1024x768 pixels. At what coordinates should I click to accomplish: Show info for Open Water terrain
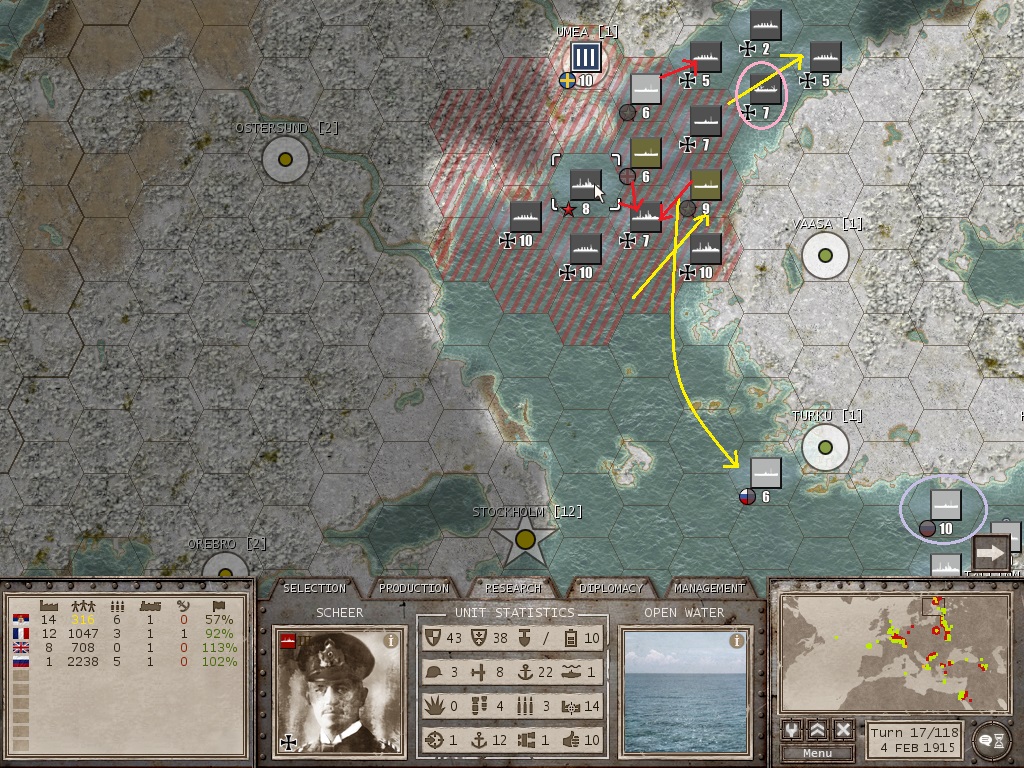point(737,641)
